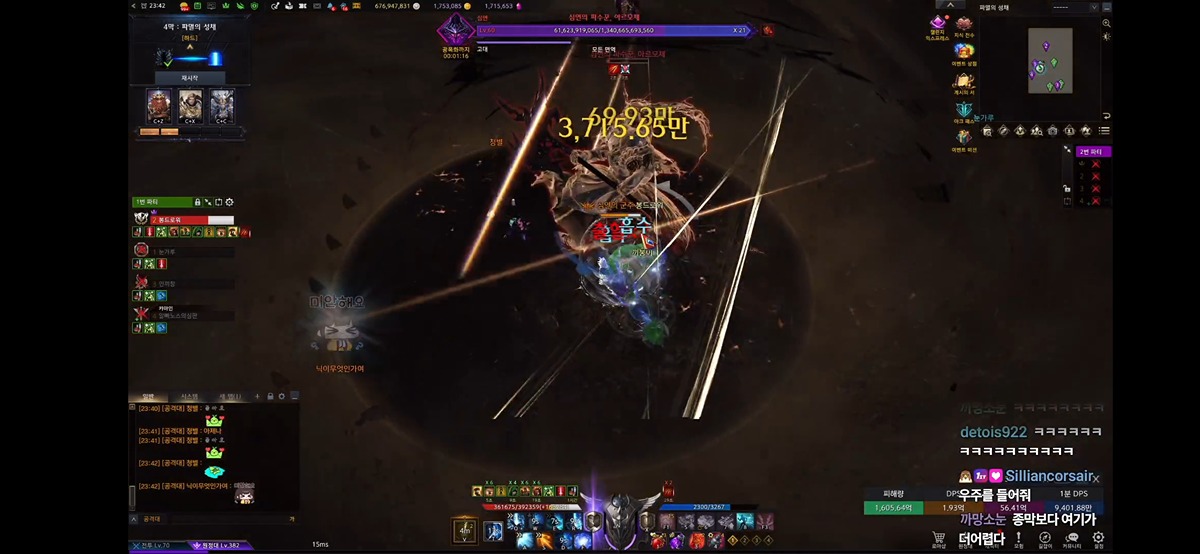Close the Silliancorsair stream chat notification
The image size is (1200, 554).
click(1096, 479)
